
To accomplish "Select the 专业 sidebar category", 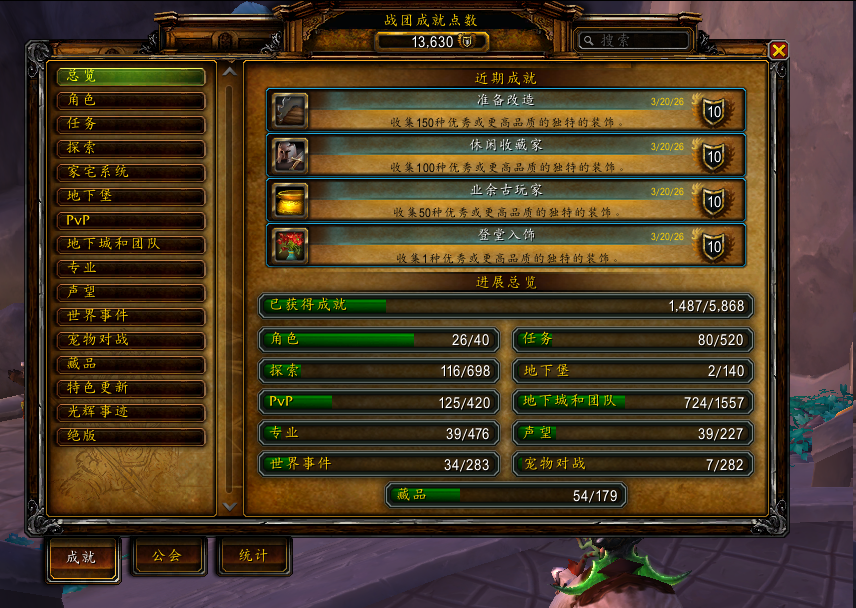I will (x=130, y=268).
